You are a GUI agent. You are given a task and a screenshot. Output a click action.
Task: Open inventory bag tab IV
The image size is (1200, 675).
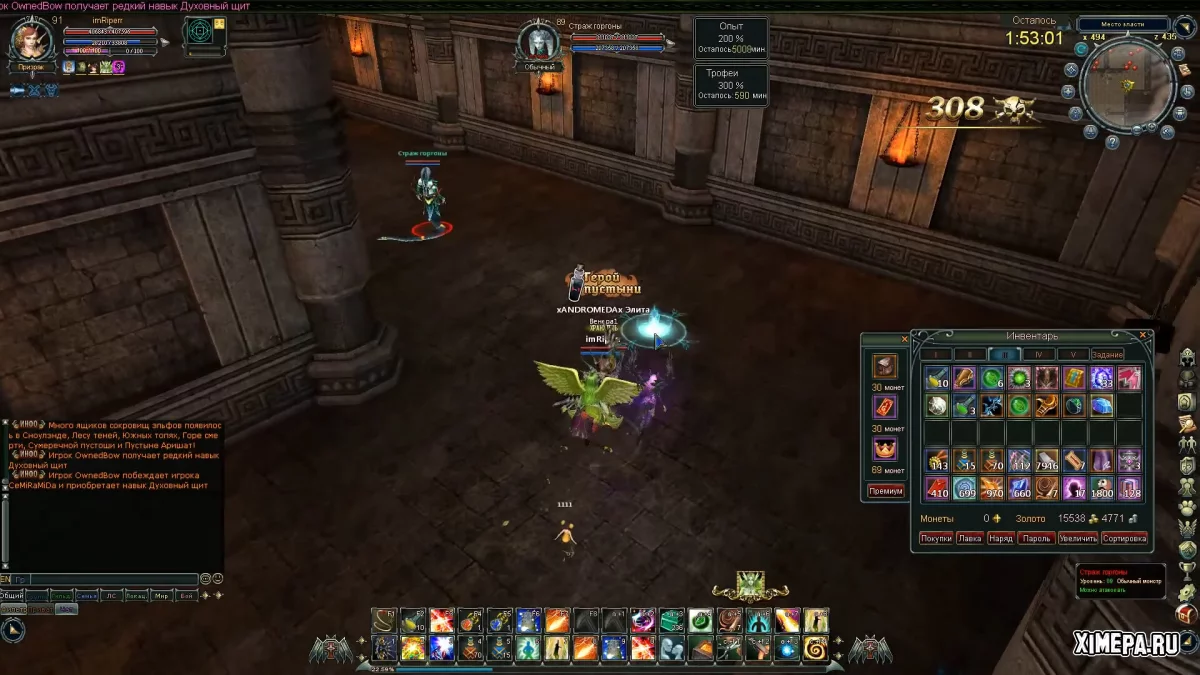1038,354
